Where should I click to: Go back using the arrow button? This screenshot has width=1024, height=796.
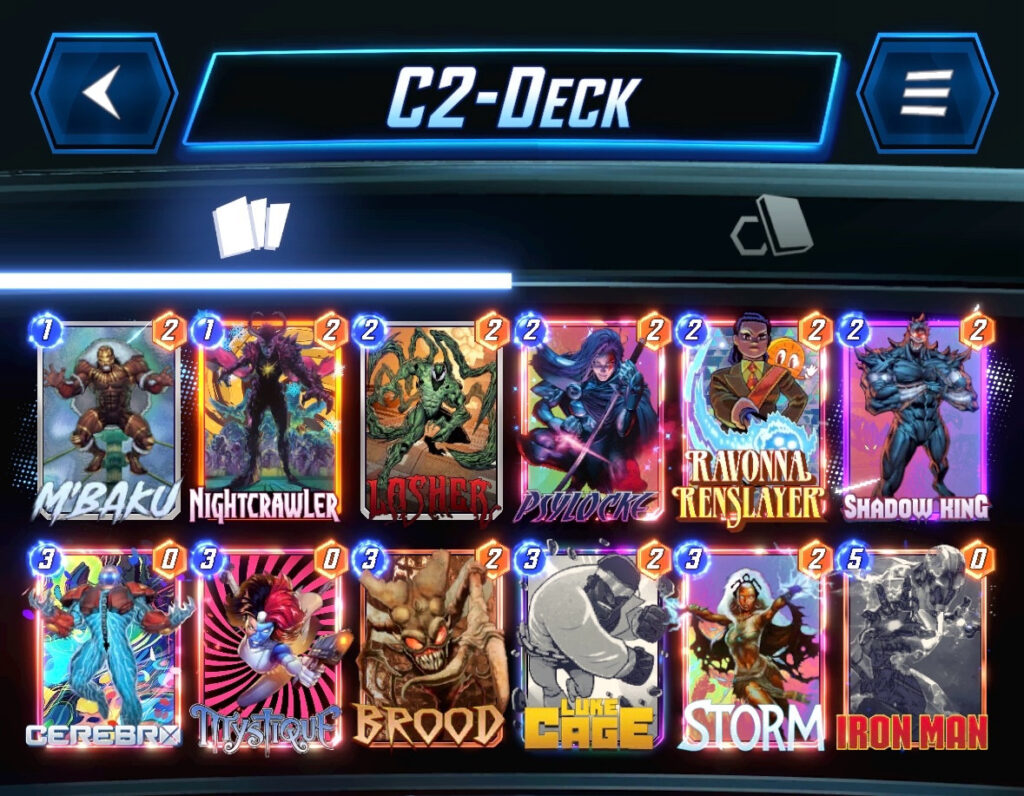(x=104, y=93)
